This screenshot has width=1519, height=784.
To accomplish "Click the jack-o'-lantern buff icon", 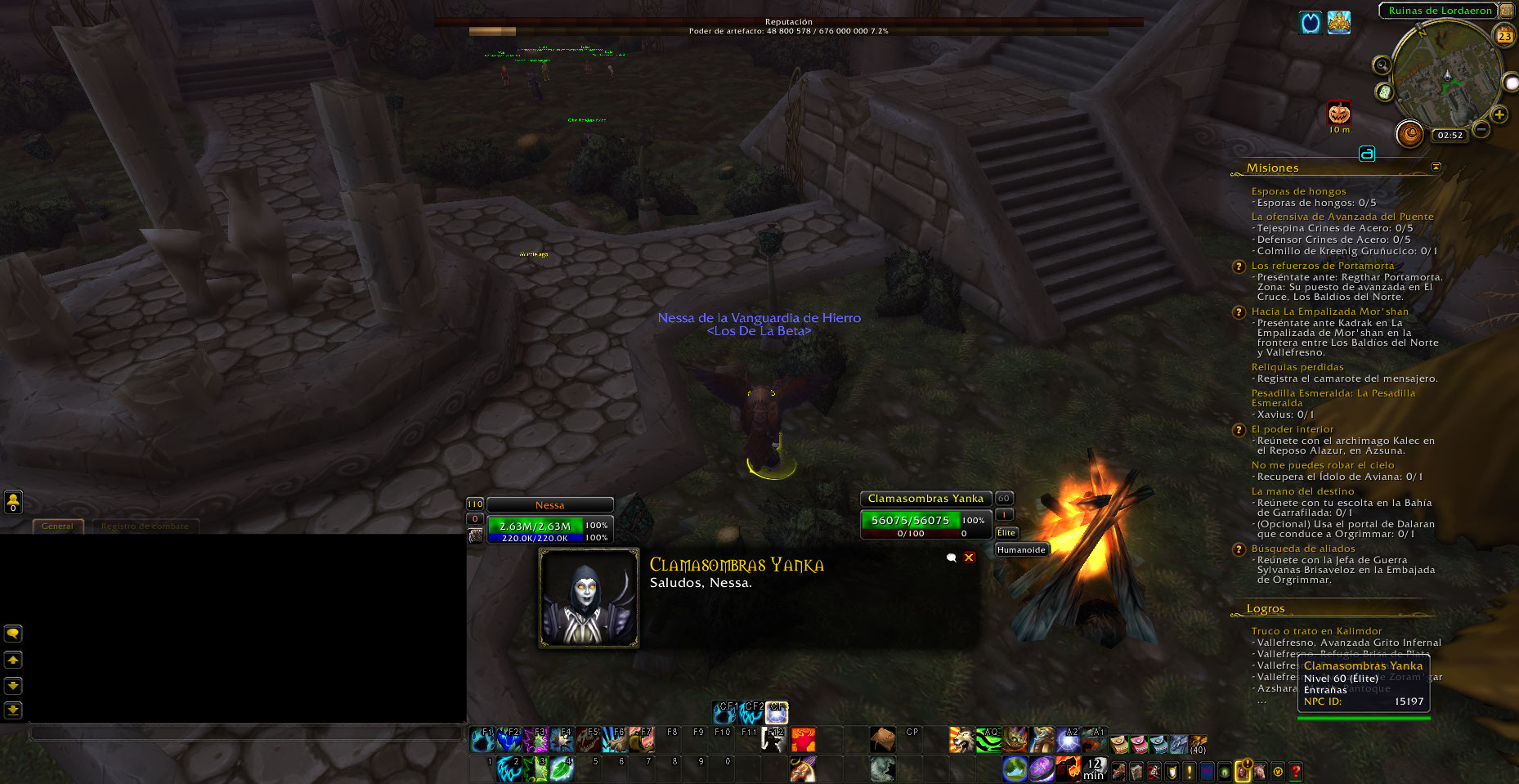I will pos(1339,113).
